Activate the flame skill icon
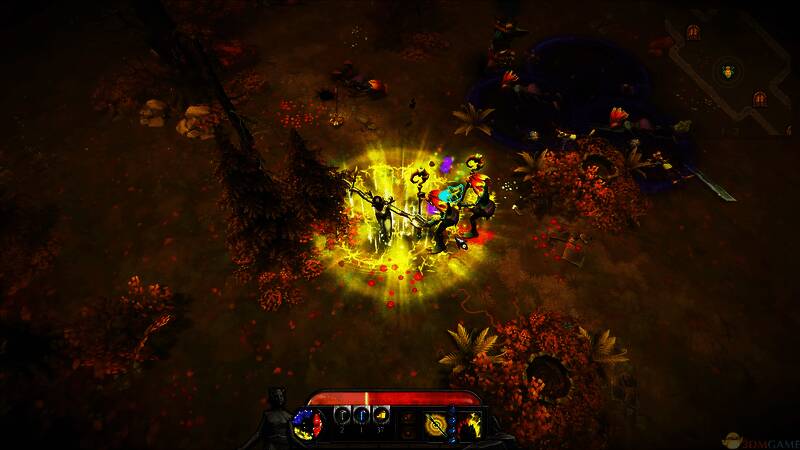 pyautogui.click(x=469, y=424)
